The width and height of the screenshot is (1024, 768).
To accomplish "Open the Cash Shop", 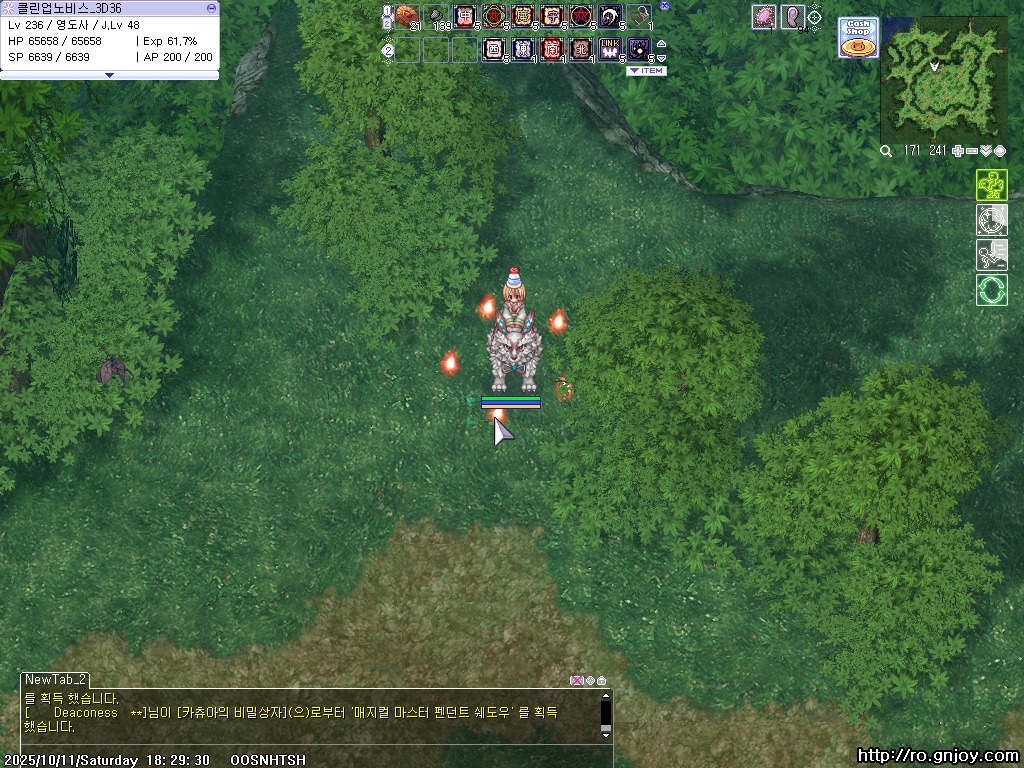I will (857, 38).
